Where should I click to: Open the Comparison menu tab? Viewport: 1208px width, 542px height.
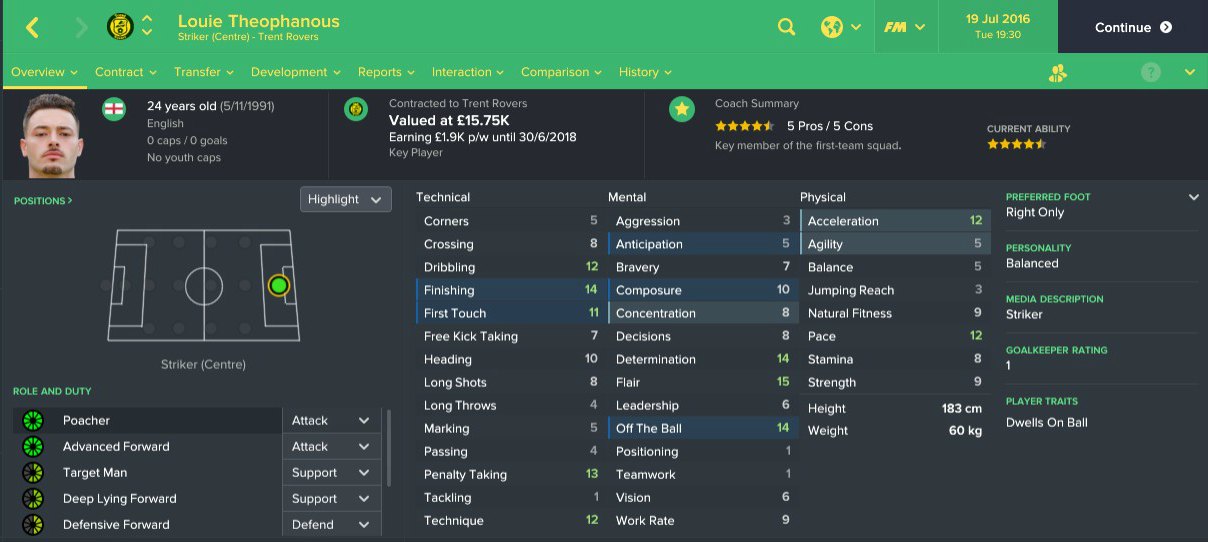pos(561,72)
